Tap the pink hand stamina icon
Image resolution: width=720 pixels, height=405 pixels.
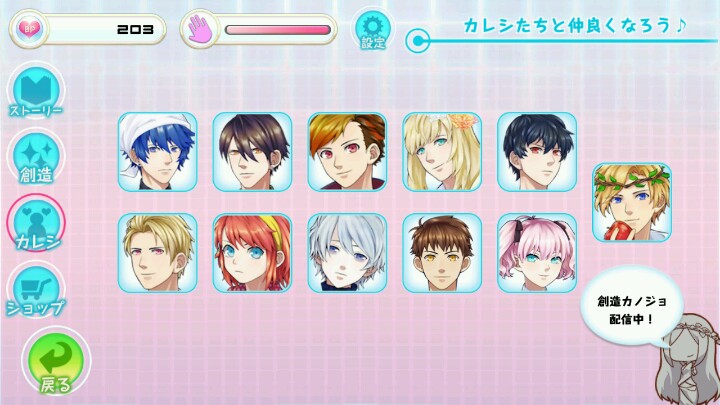(200, 29)
